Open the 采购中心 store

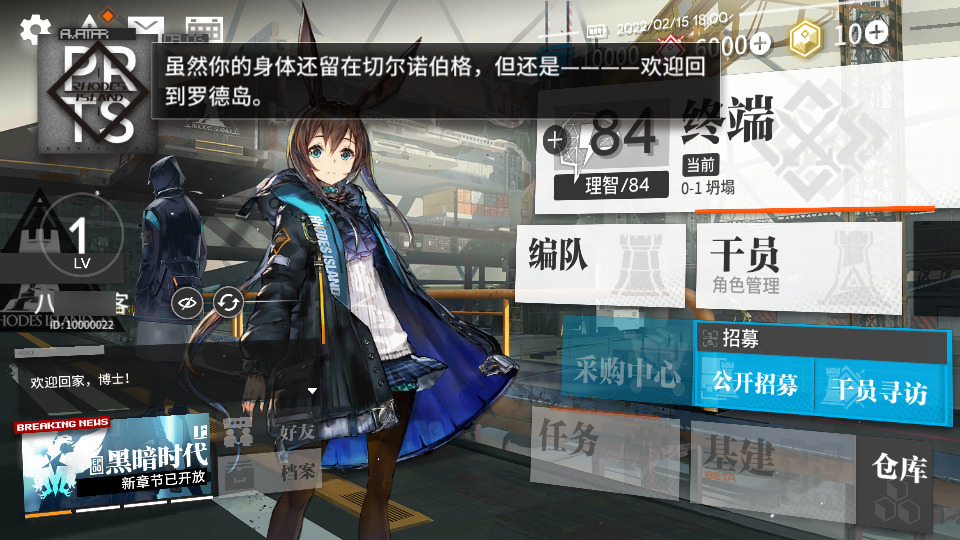coord(626,373)
